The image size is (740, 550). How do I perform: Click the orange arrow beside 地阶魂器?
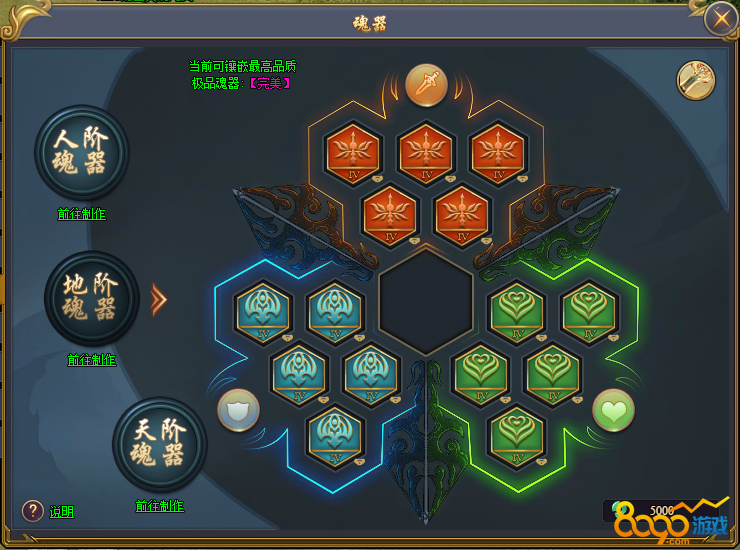click(158, 299)
